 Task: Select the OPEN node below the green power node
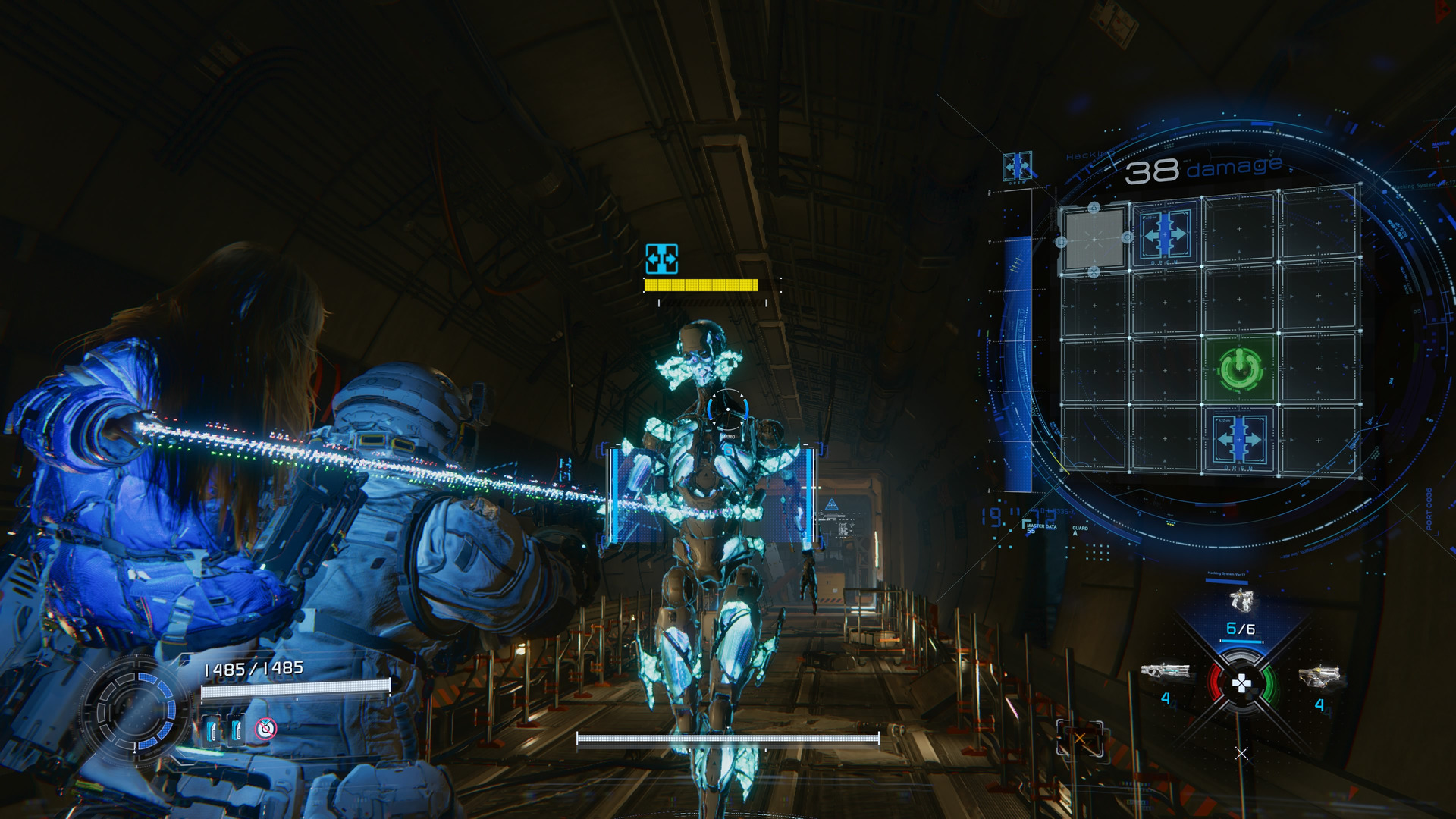pyautogui.click(x=1239, y=439)
